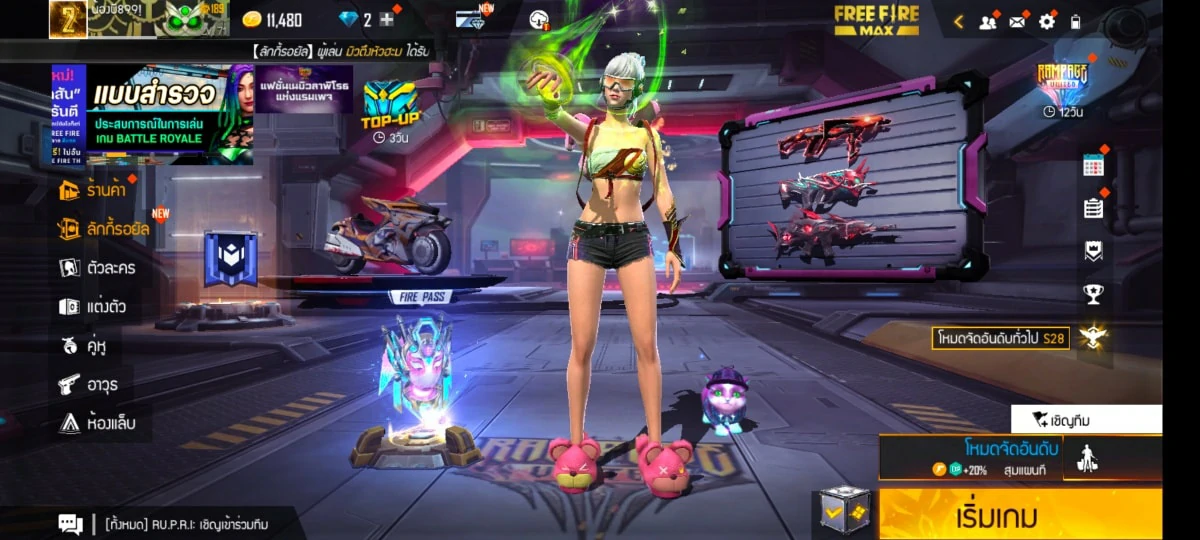1200x540 pixels.
Task: Open the คู่หู pet menu
Action: (x=83, y=346)
